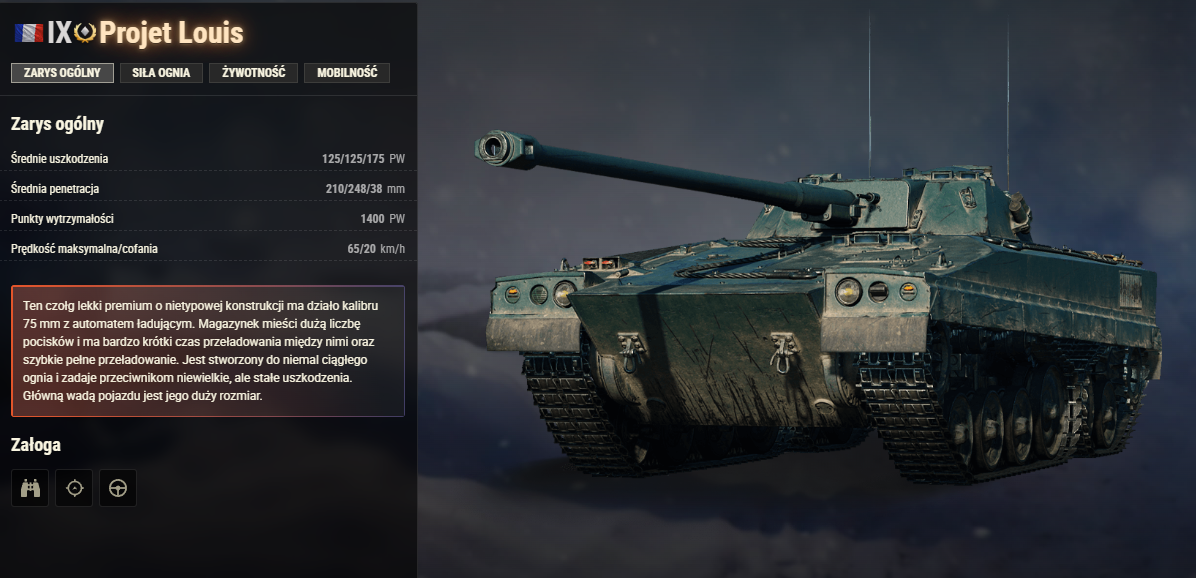The width and height of the screenshot is (1196, 578).
Task: Show the Mobilność tab
Action: pyautogui.click(x=346, y=73)
